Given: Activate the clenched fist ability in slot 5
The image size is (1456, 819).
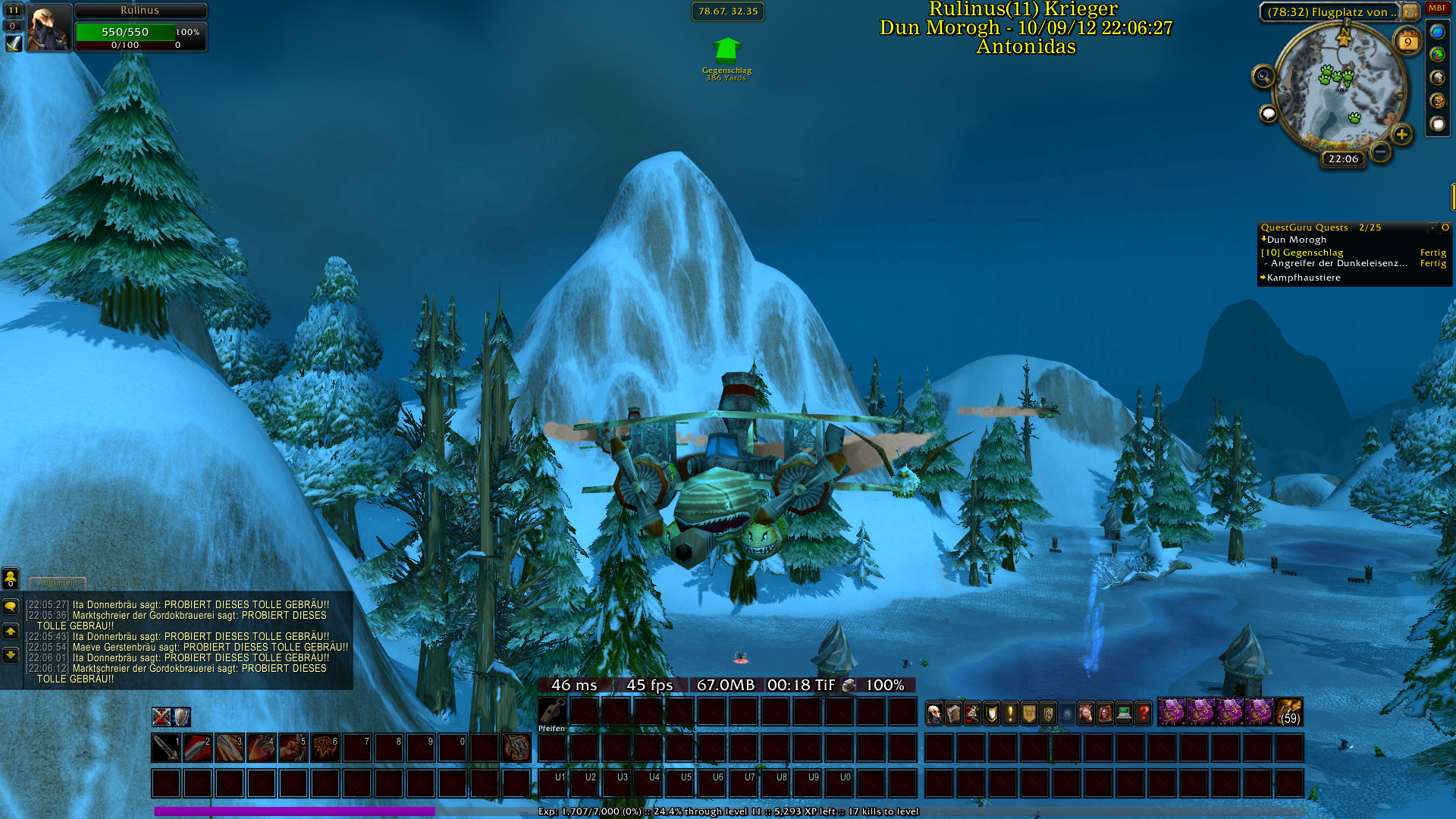Looking at the screenshot, I should [293, 748].
